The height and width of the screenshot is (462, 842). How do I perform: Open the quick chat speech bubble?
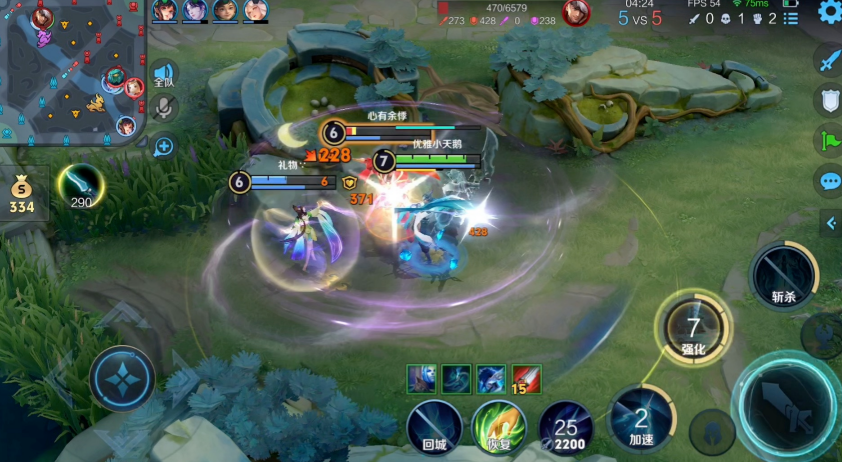(x=828, y=181)
